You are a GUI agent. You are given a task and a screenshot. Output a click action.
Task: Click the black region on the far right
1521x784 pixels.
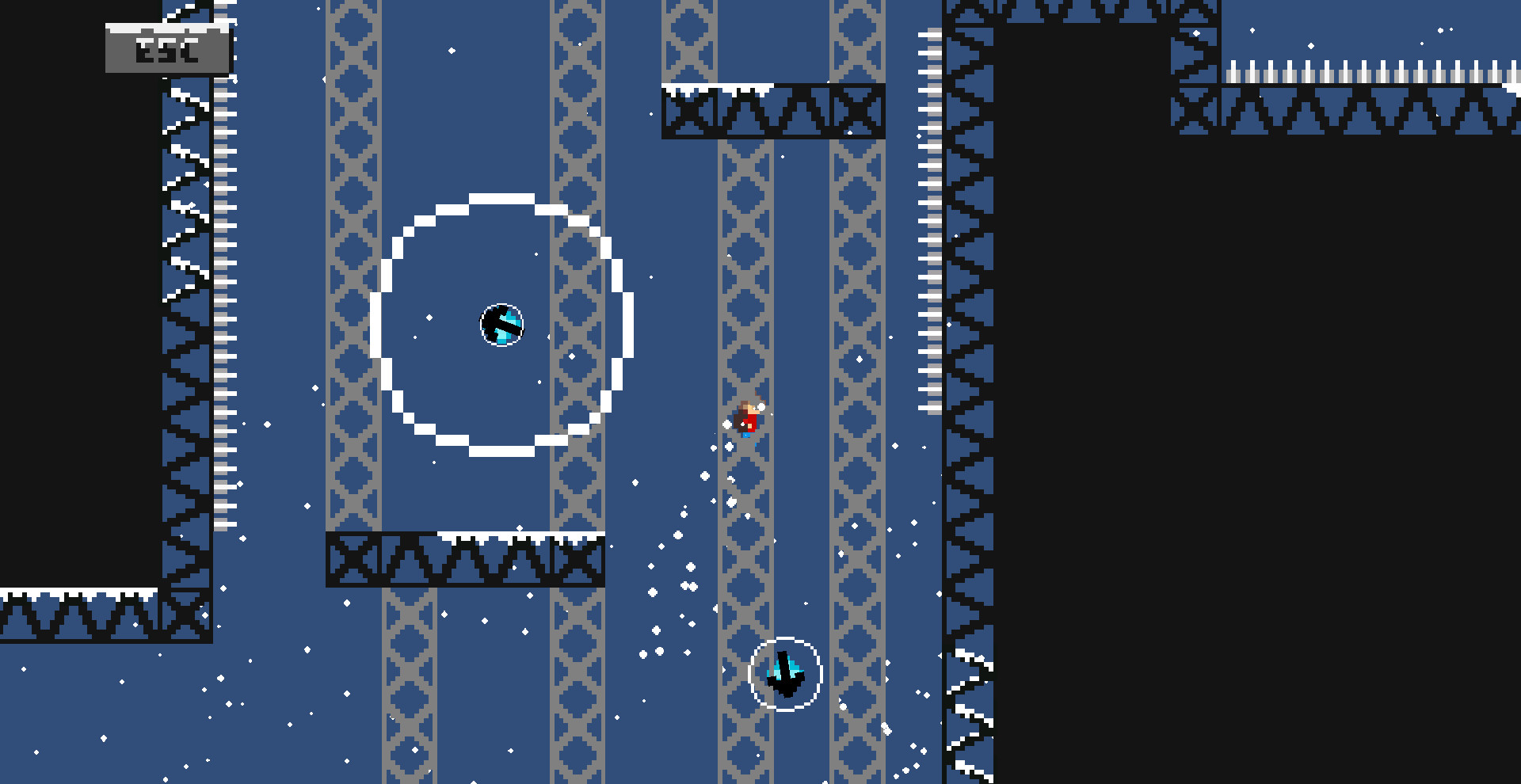[x=1267, y=475]
